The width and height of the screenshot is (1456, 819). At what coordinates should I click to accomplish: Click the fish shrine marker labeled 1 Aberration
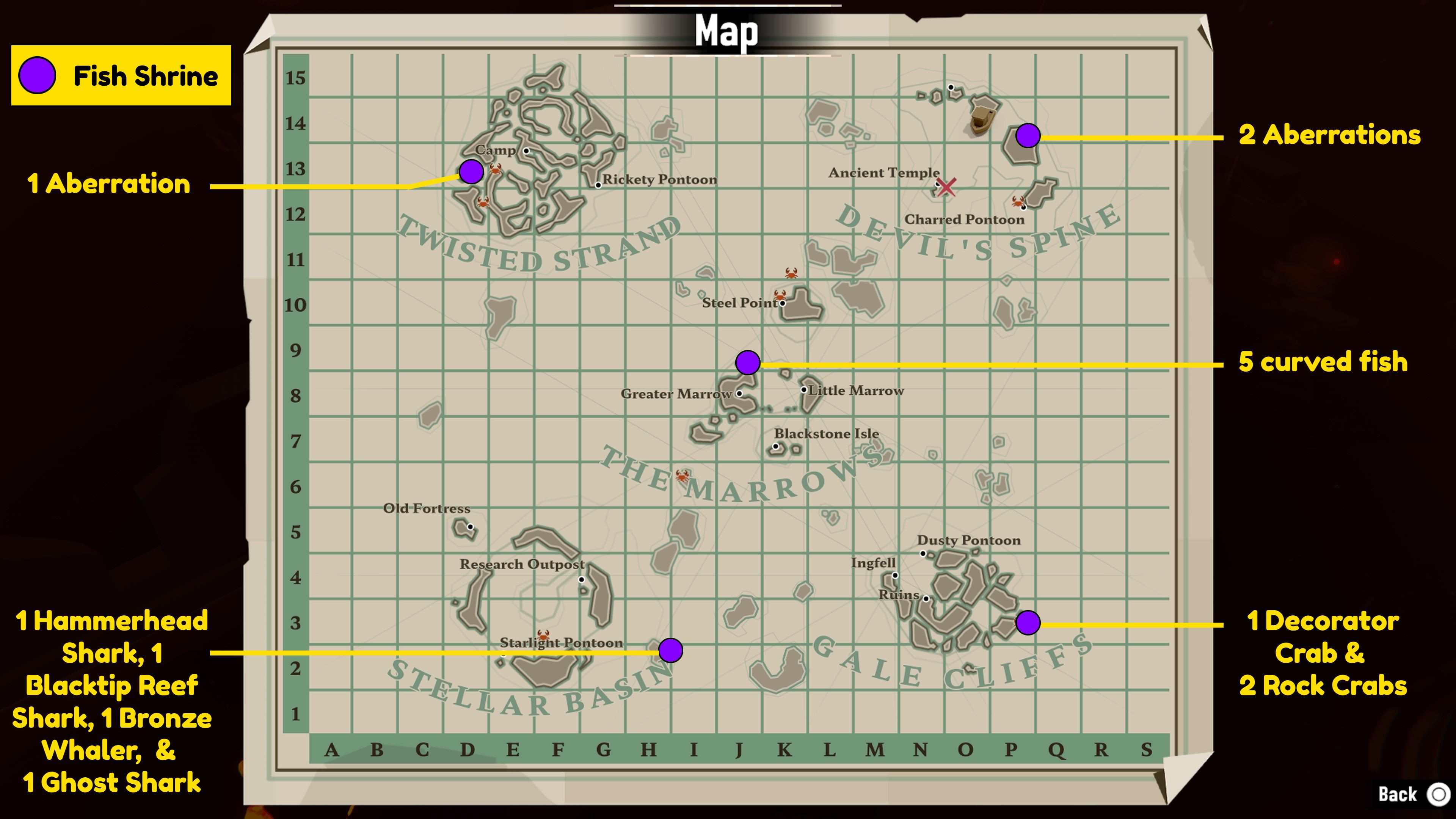coord(471,171)
